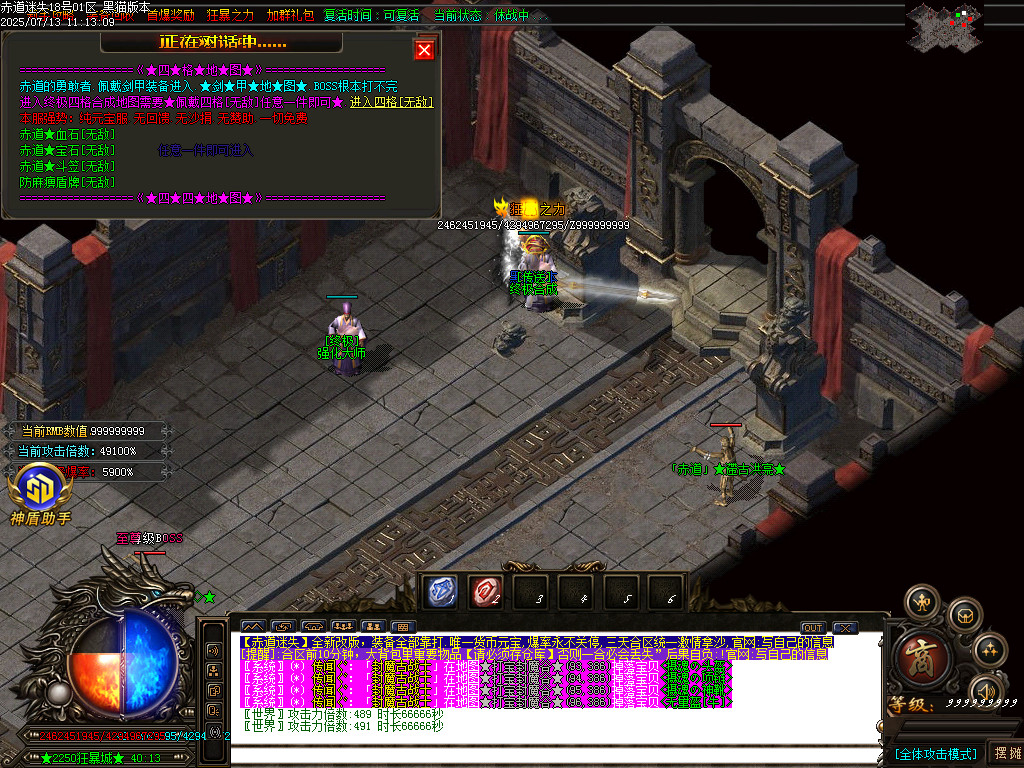Screen dimensions: 1024x768
Task: Click the X button next to OUT
Action: pos(845,628)
